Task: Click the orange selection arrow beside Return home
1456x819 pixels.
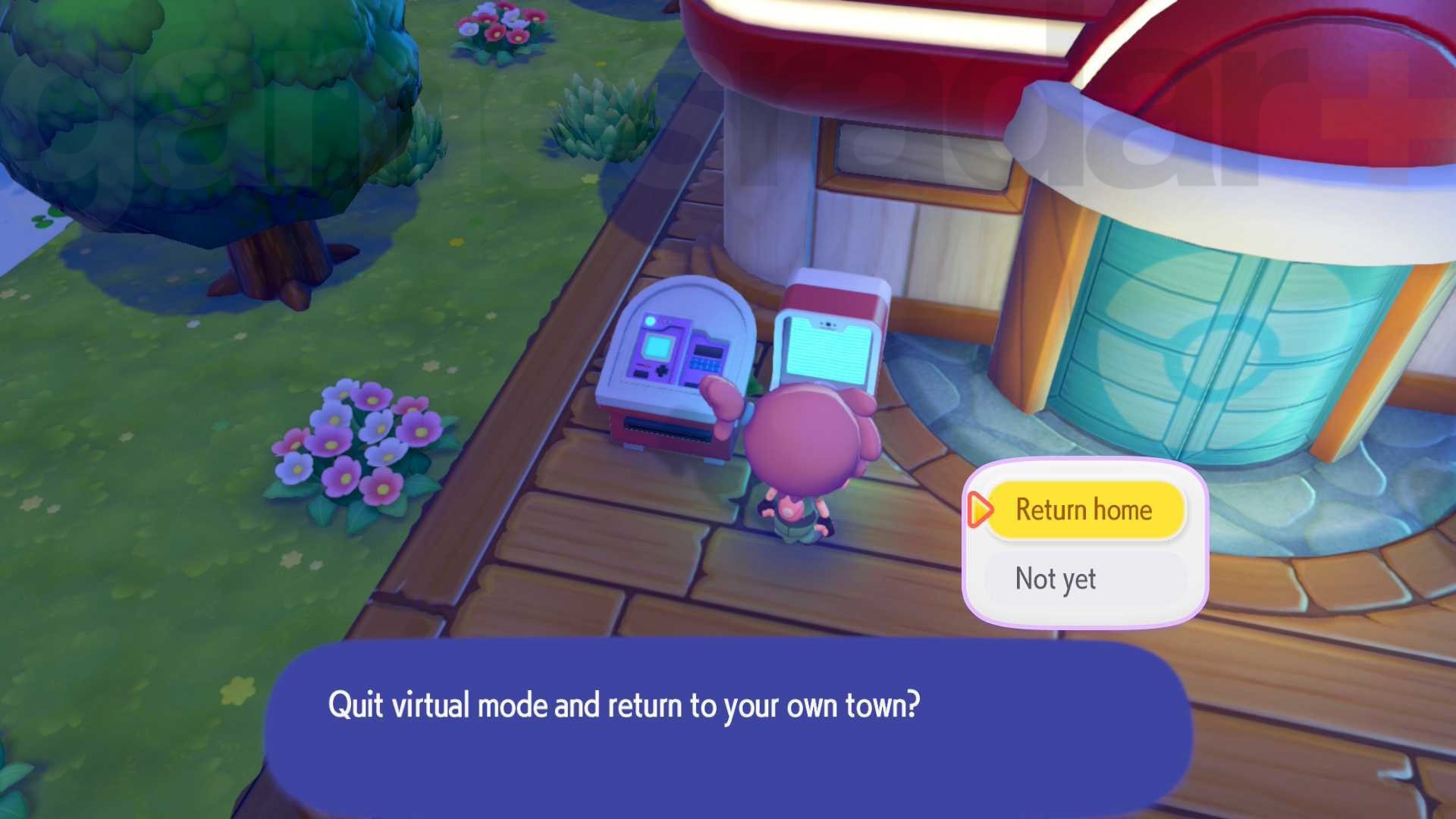Action: 981,510
